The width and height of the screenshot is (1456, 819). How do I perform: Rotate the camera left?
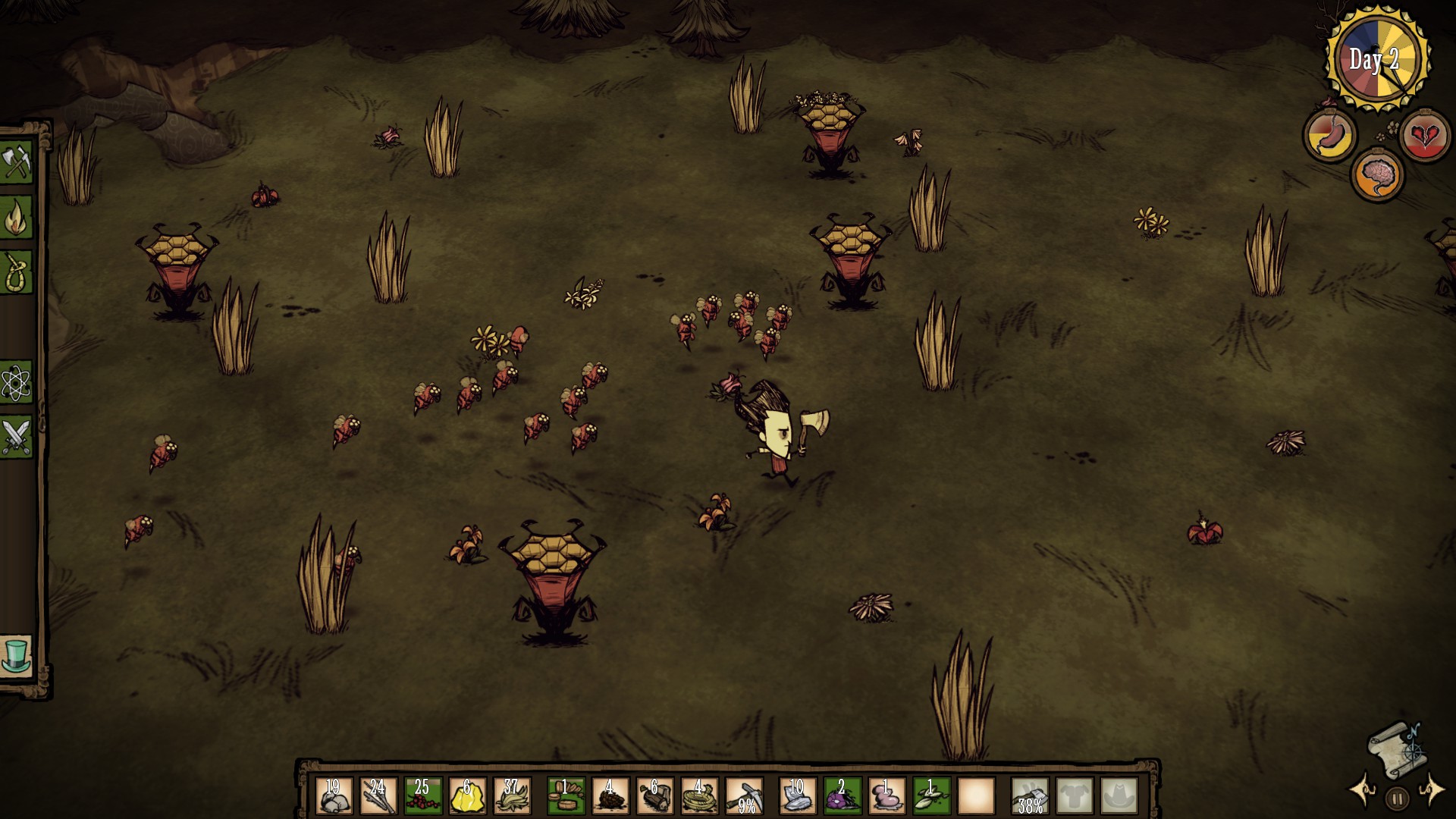tap(1363, 790)
